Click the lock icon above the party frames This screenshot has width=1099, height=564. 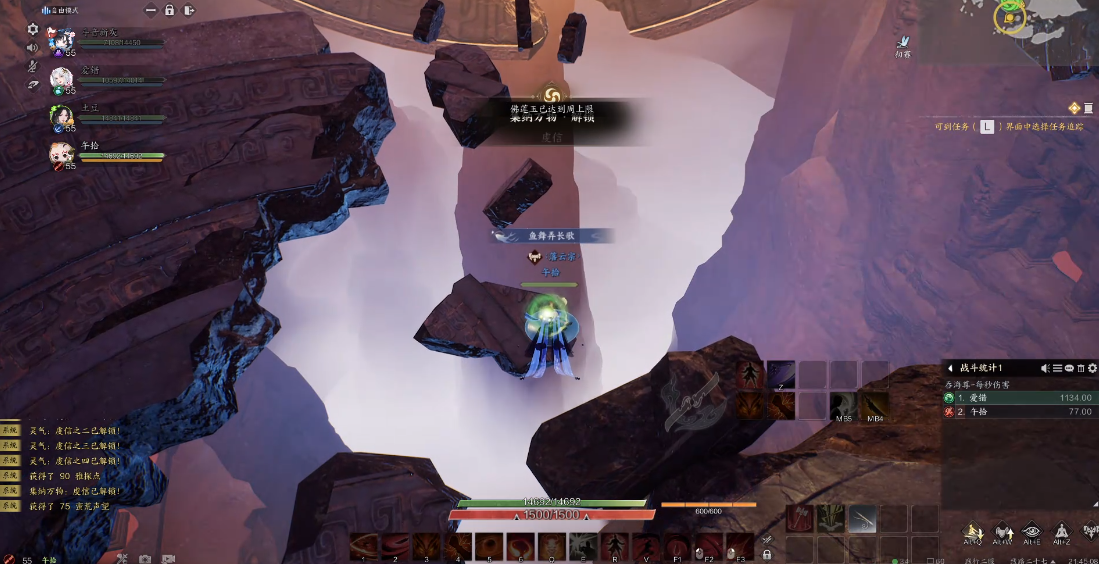click(x=169, y=10)
